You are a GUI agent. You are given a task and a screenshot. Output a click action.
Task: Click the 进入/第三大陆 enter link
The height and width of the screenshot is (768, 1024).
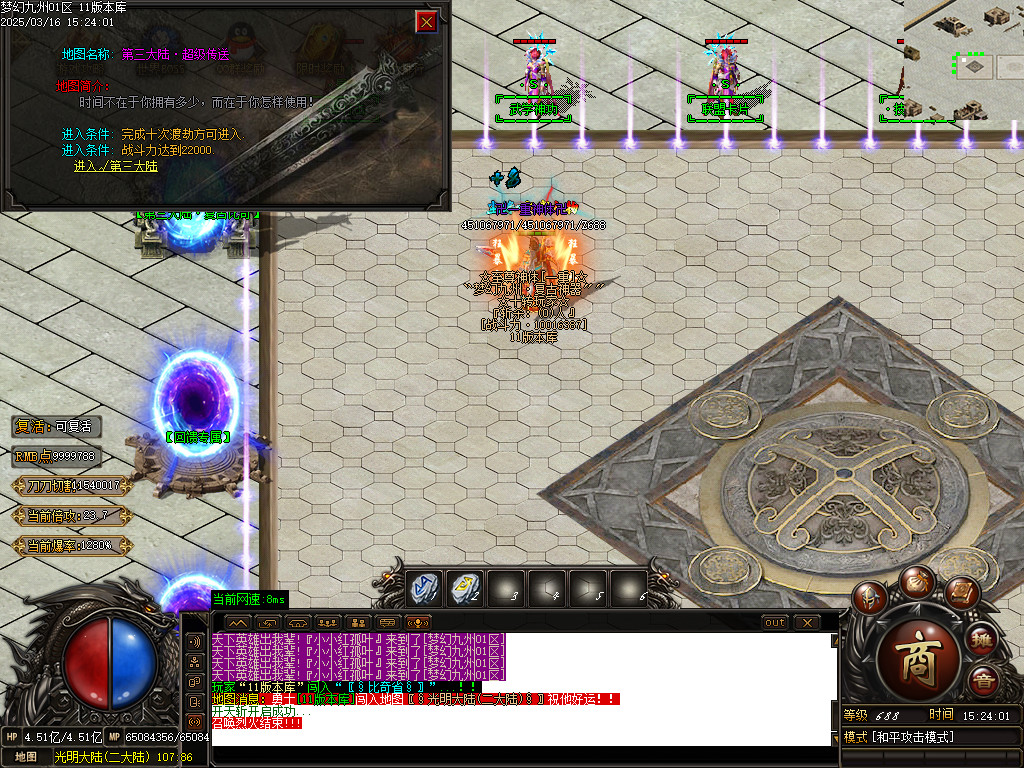[x=115, y=166]
